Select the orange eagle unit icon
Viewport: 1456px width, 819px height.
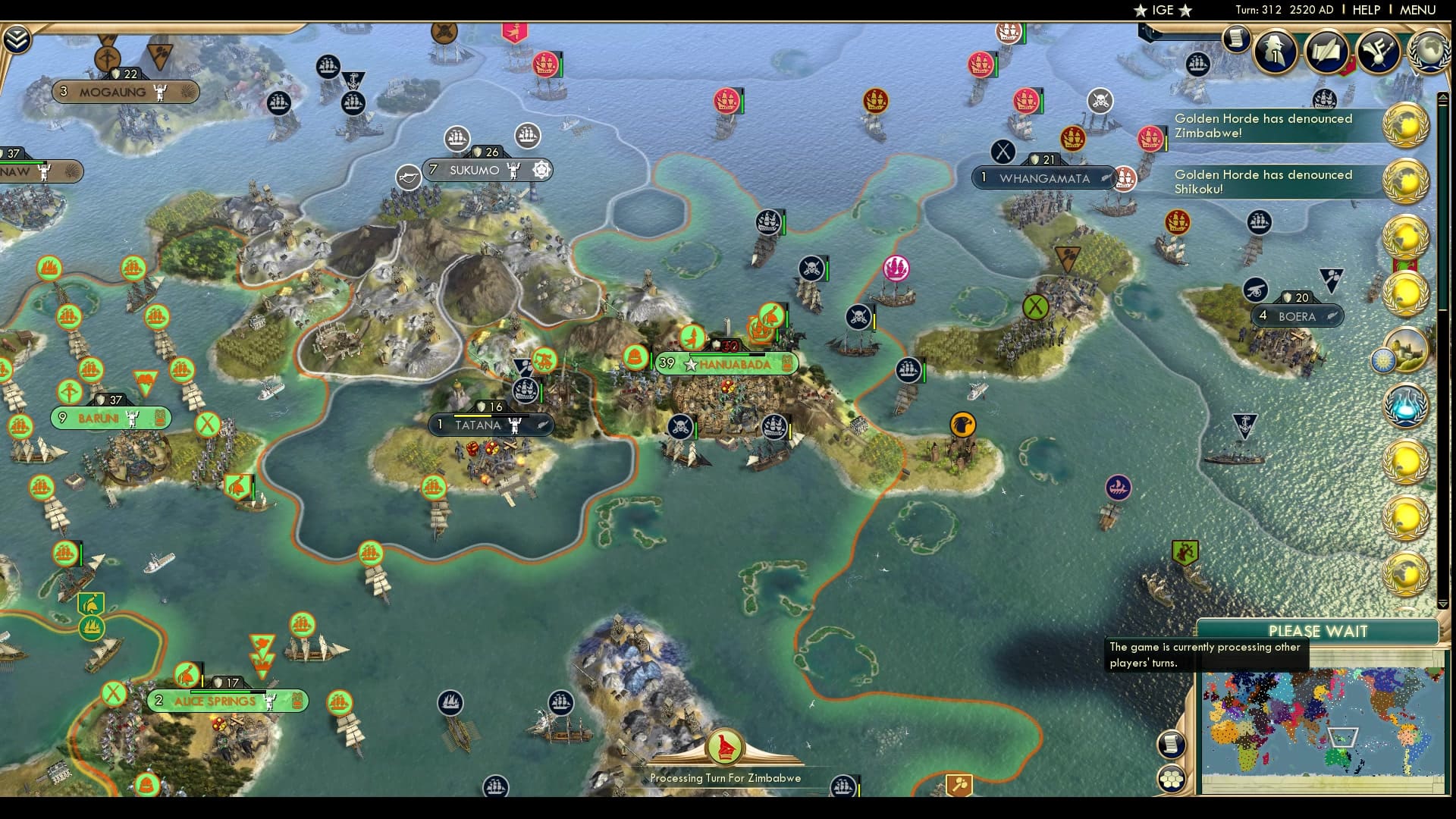tap(965, 425)
